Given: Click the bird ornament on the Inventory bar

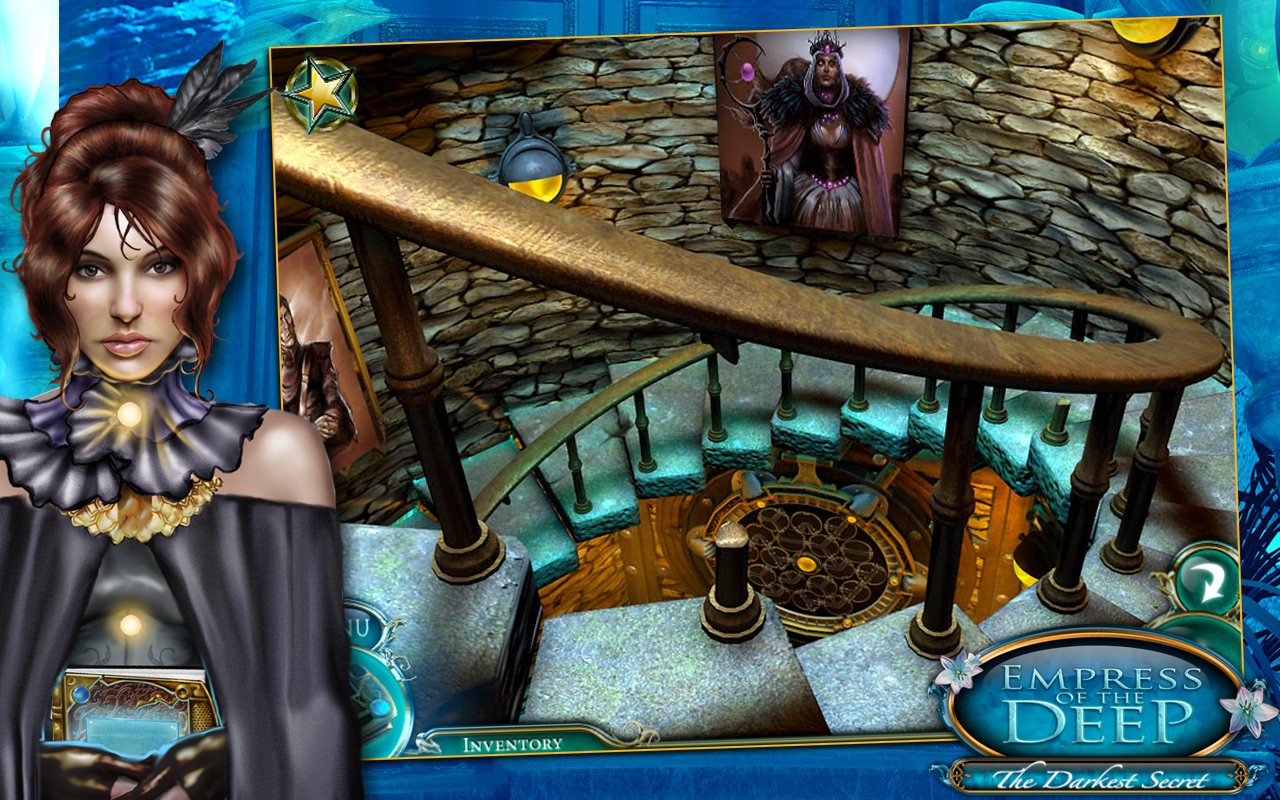Looking at the screenshot, I should (x=429, y=742).
